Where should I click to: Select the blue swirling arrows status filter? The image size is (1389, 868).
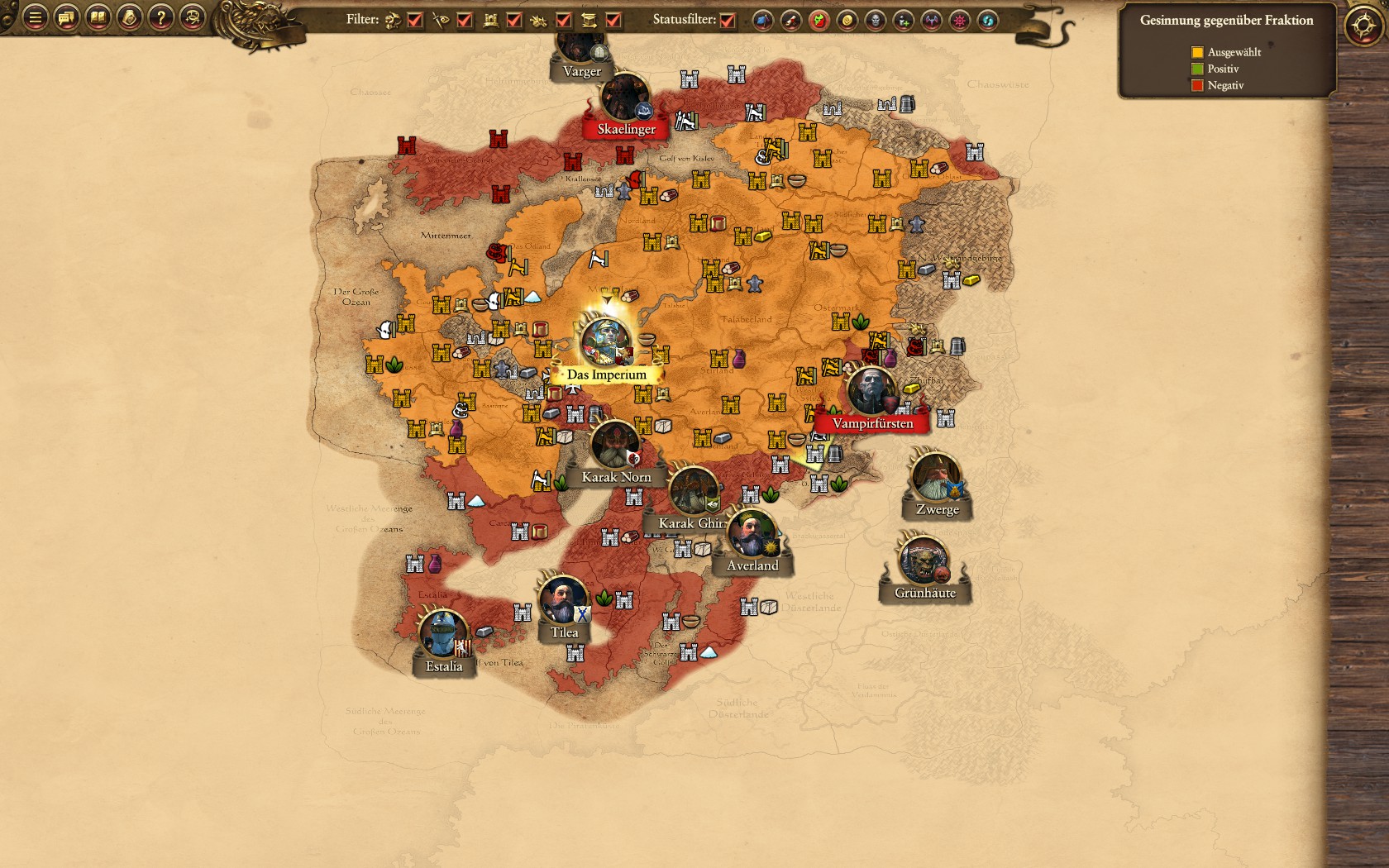click(x=987, y=21)
